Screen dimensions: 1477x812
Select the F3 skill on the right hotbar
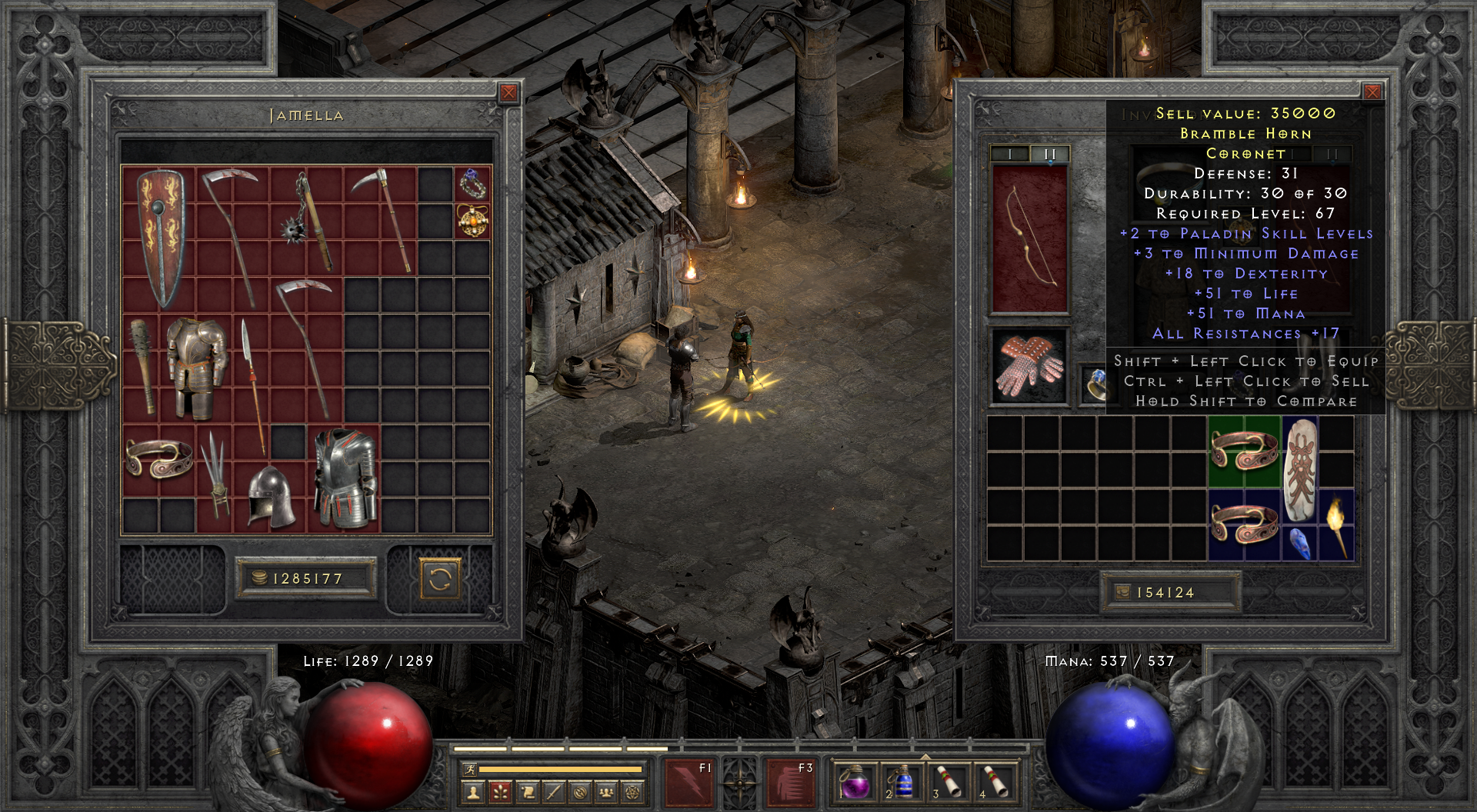(x=792, y=783)
